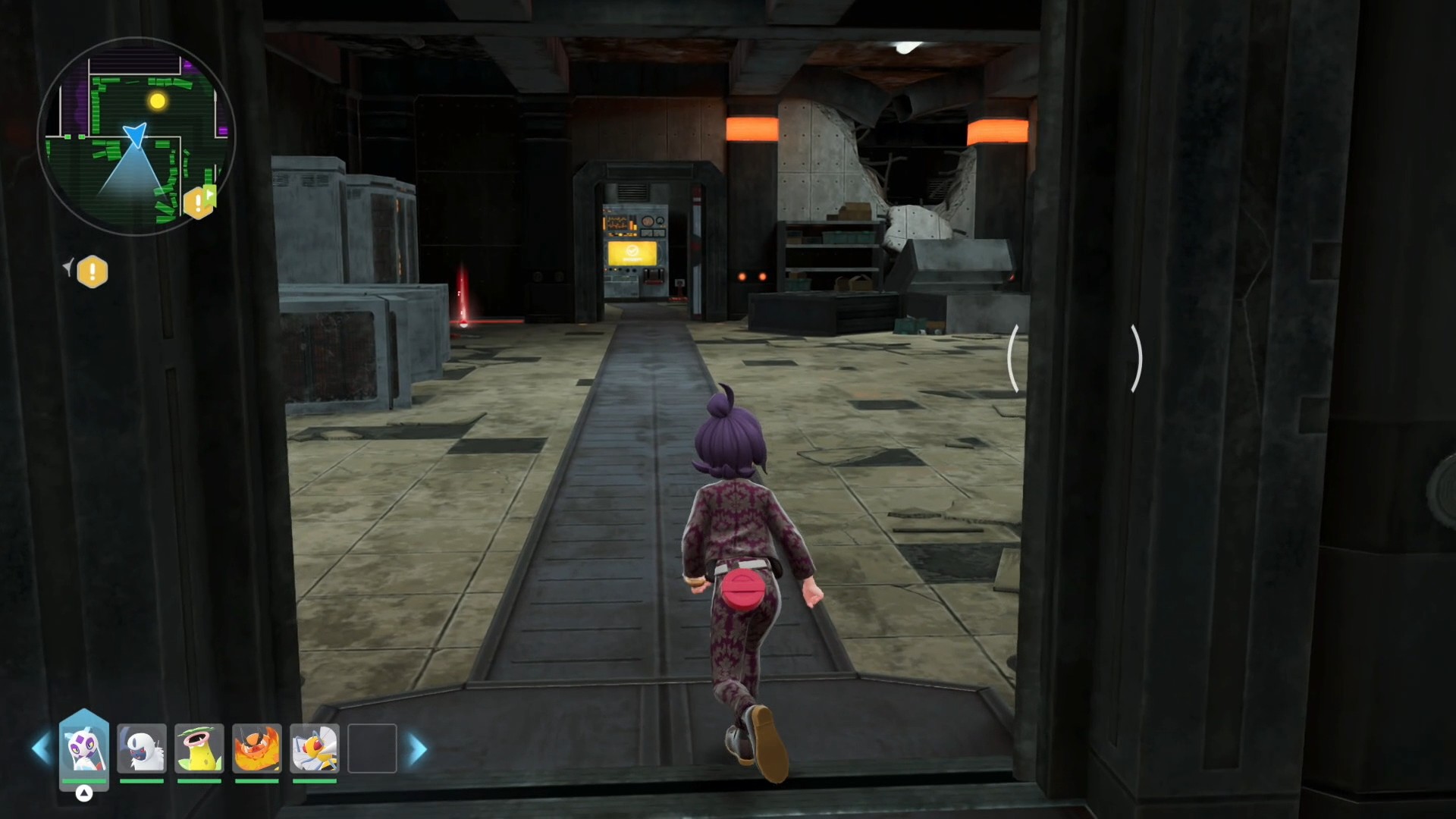The image size is (1456, 819).
Task: Select Froslass in the party bar
Action: (x=84, y=747)
